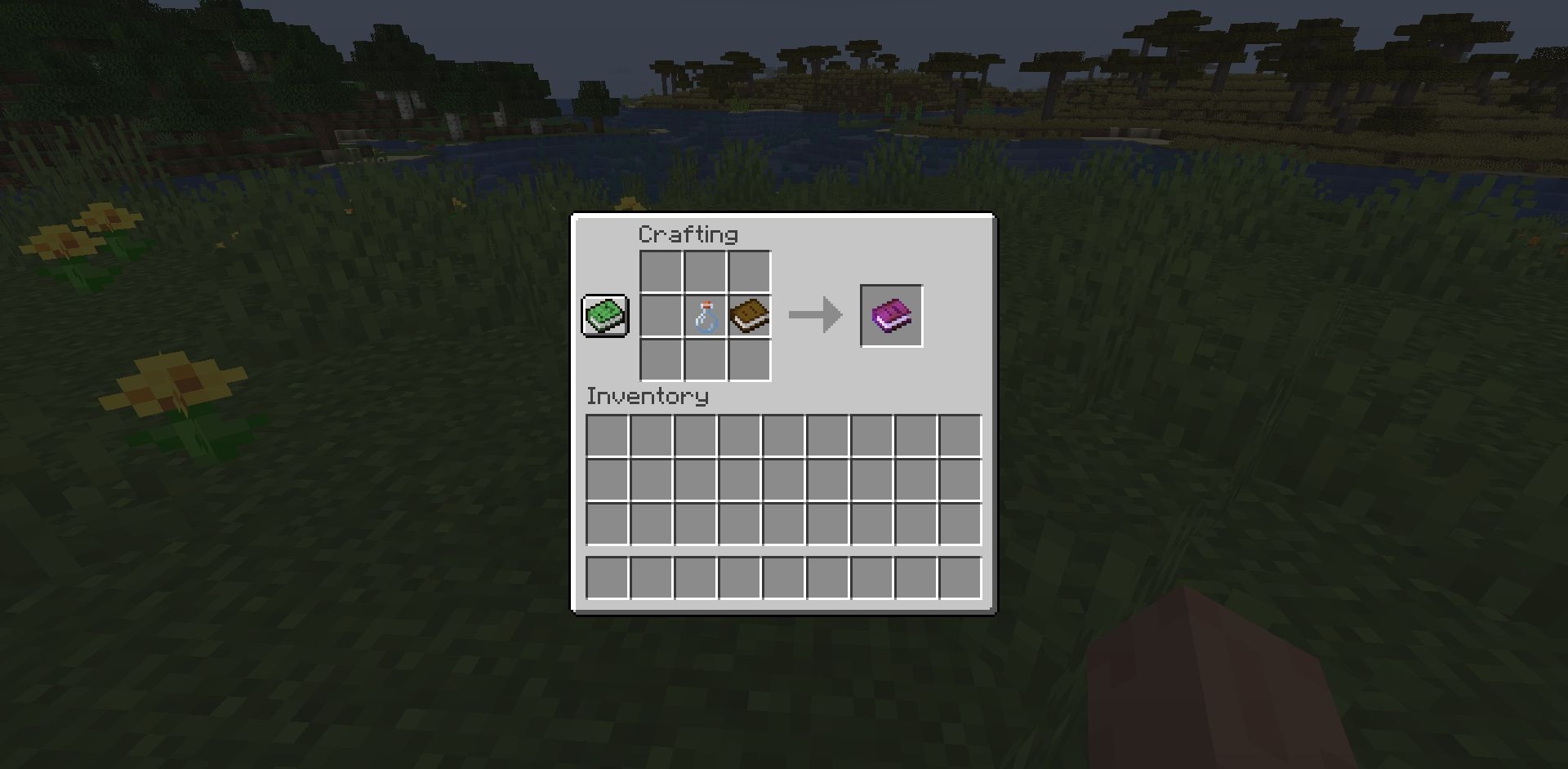
Task: Pick up the brown book ingredient
Action: coord(748,317)
